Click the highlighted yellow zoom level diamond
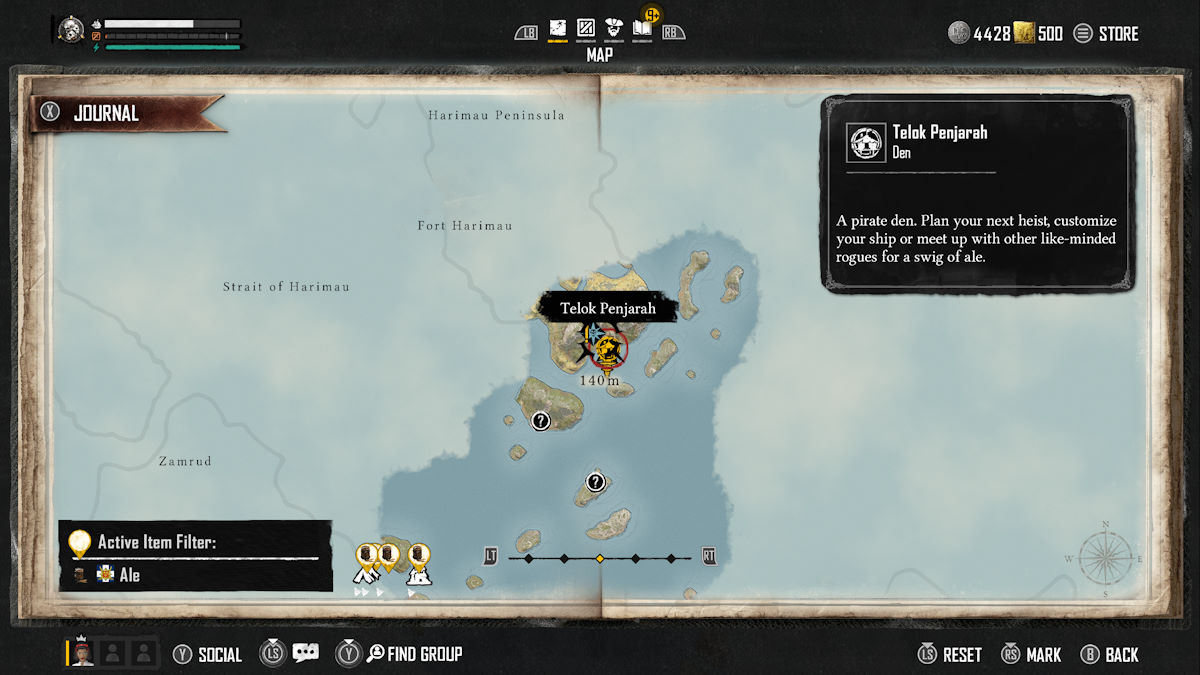The width and height of the screenshot is (1200, 675). pos(599,558)
